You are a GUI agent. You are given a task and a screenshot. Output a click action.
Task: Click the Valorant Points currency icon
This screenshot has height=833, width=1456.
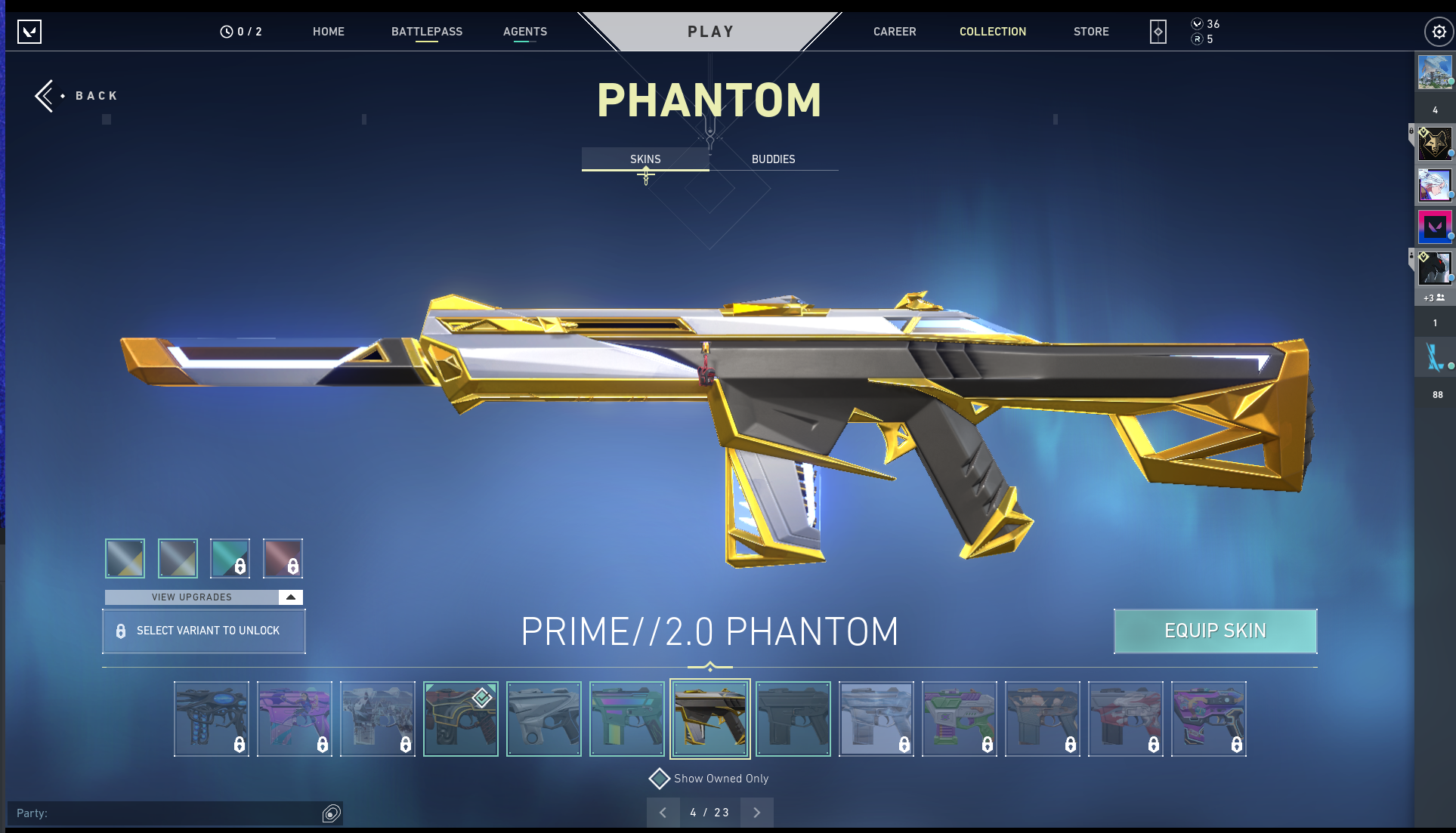point(1197,24)
